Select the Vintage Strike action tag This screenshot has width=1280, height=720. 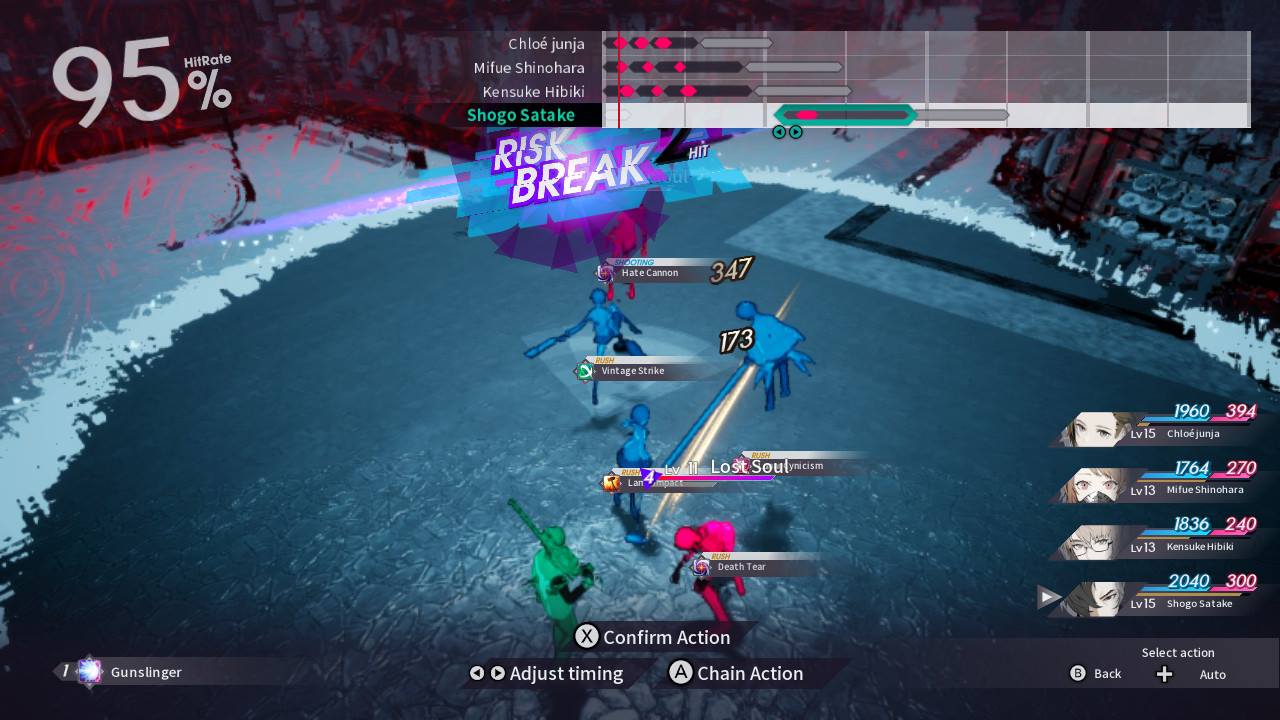pyautogui.click(x=632, y=371)
